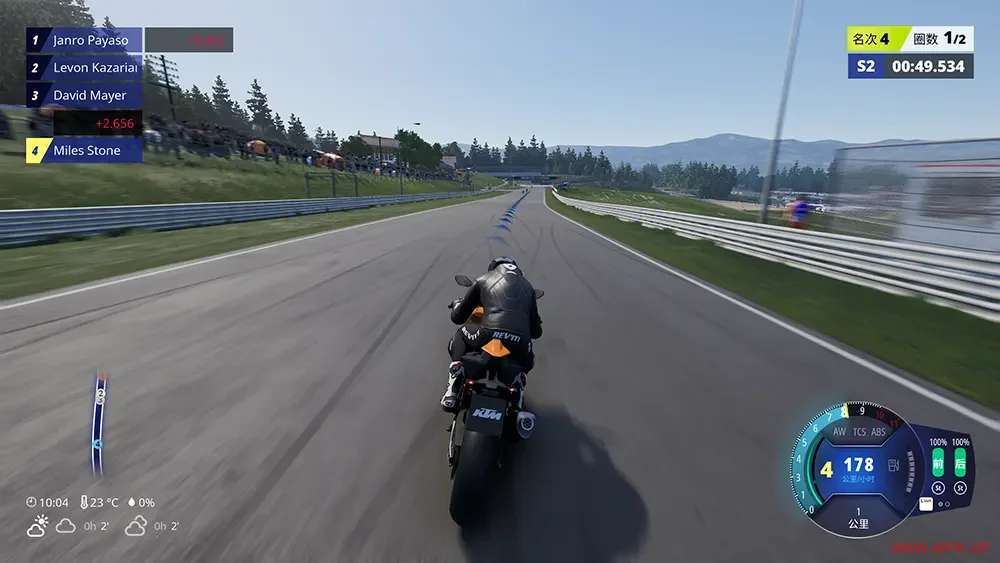Click the player's position 4 minimap marker

97,442
